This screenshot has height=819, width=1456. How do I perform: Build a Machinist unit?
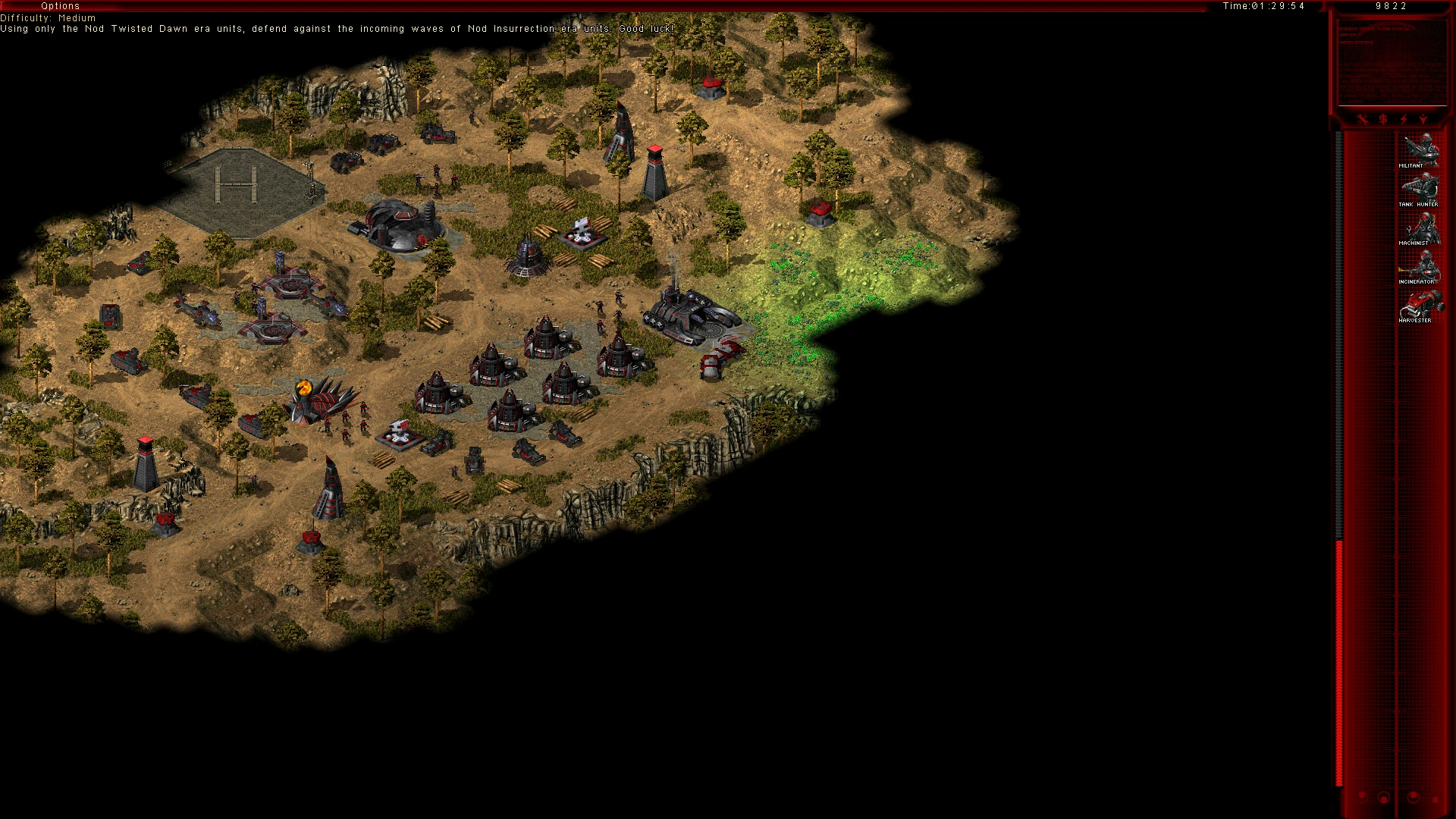pos(1419,227)
